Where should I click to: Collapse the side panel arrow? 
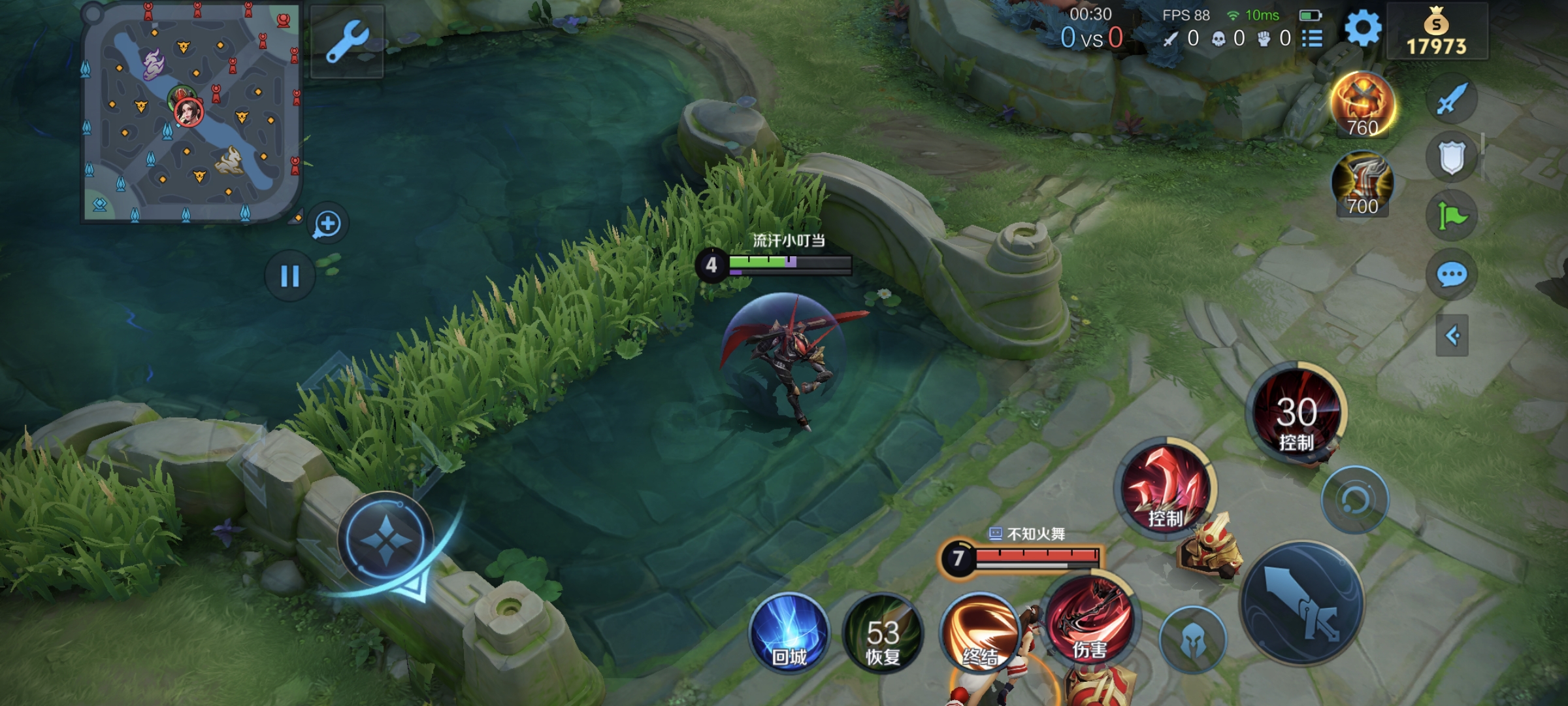(1452, 336)
